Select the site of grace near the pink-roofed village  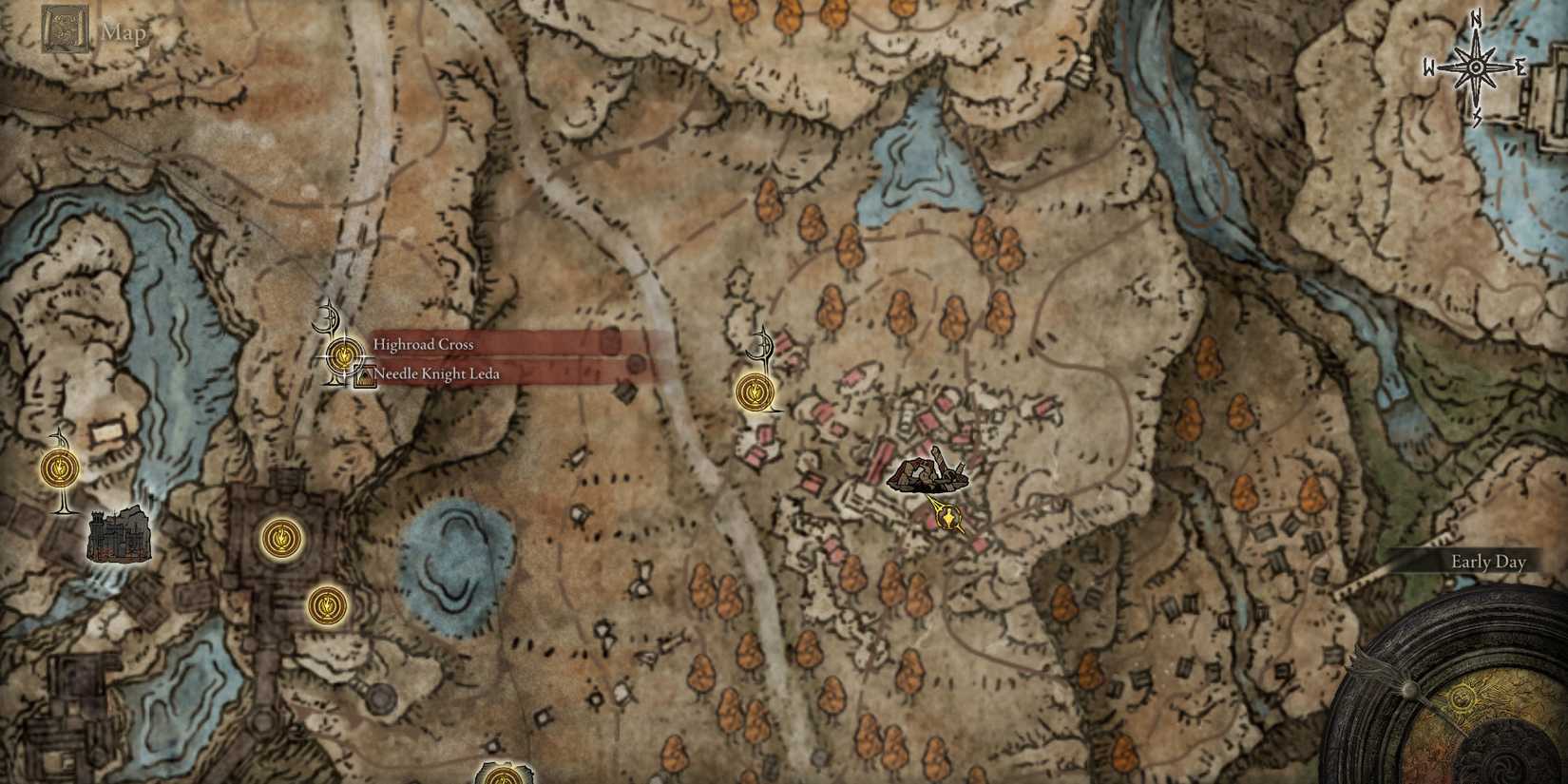755,390
